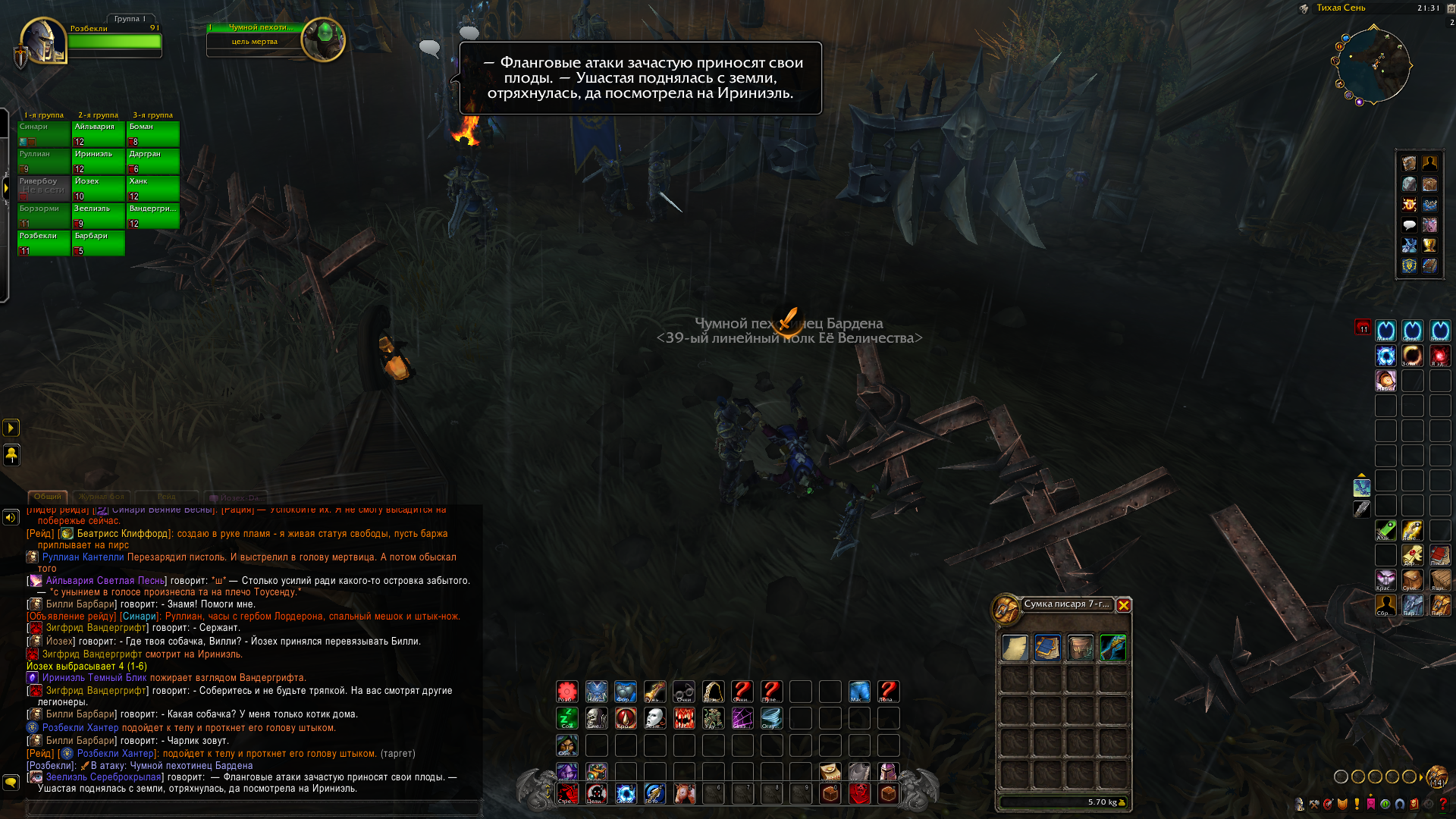Select the leather satchel item in bag
The width and height of the screenshot is (1456, 819).
[1080, 648]
